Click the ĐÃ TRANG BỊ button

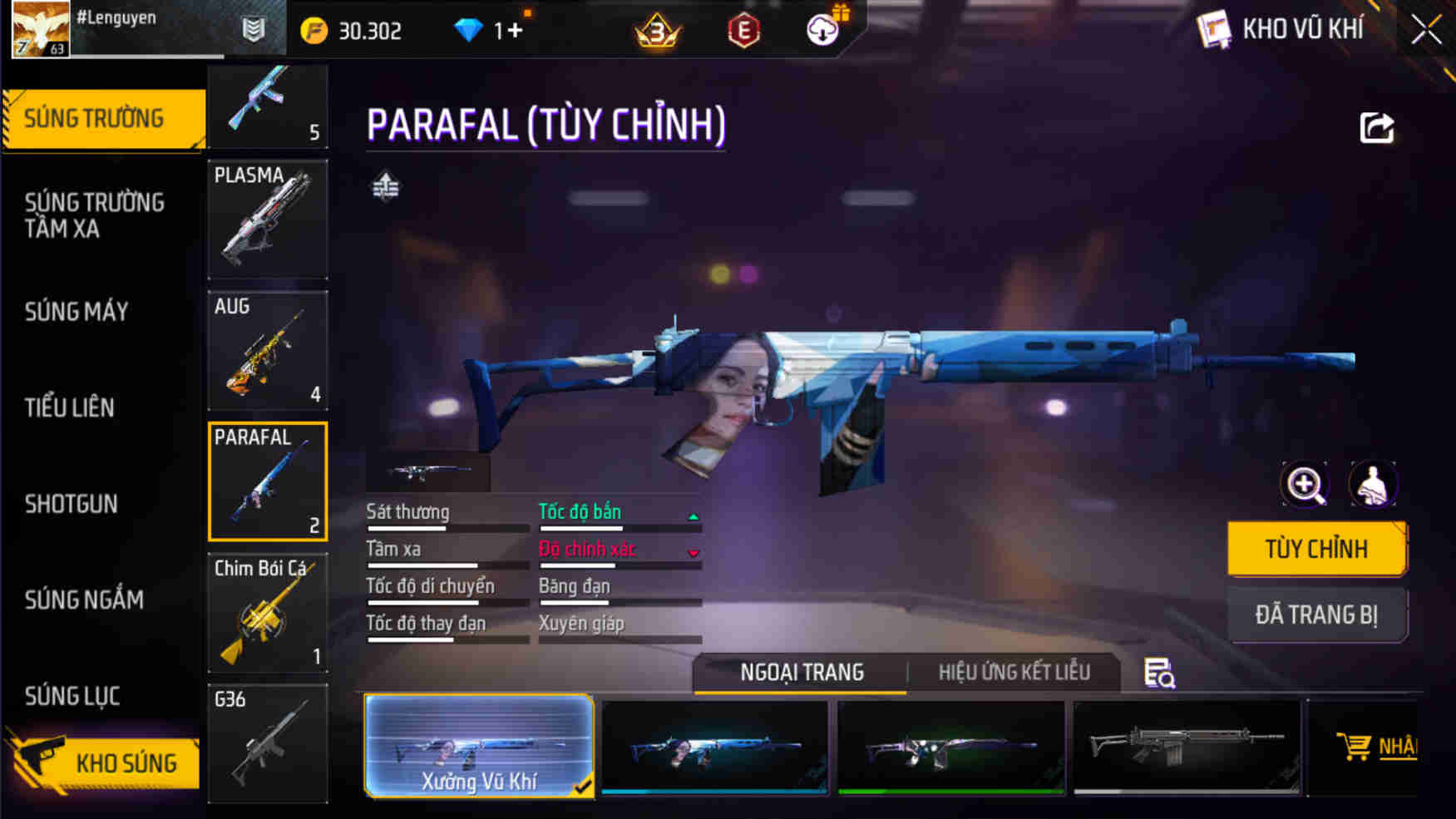tap(1317, 614)
